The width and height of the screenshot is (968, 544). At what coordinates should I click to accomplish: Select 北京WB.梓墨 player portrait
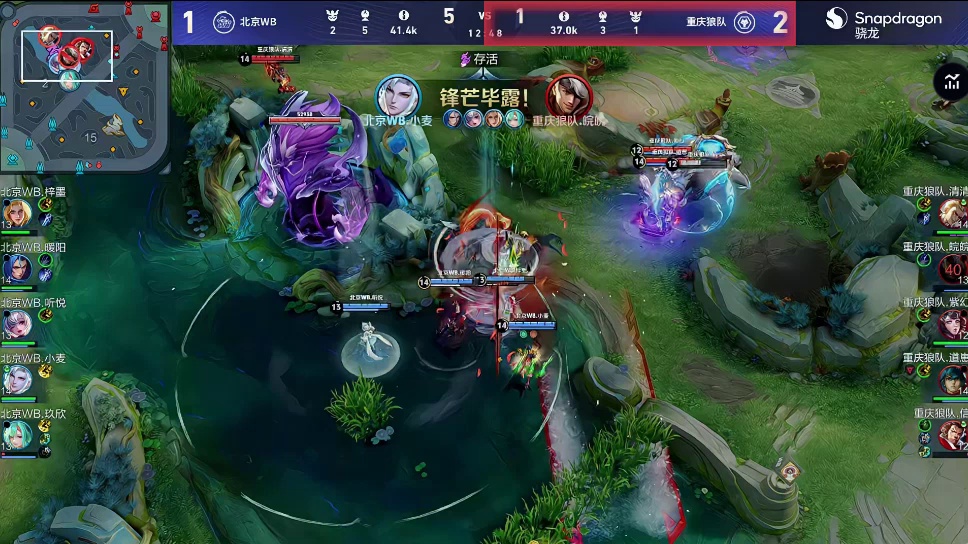(17, 213)
